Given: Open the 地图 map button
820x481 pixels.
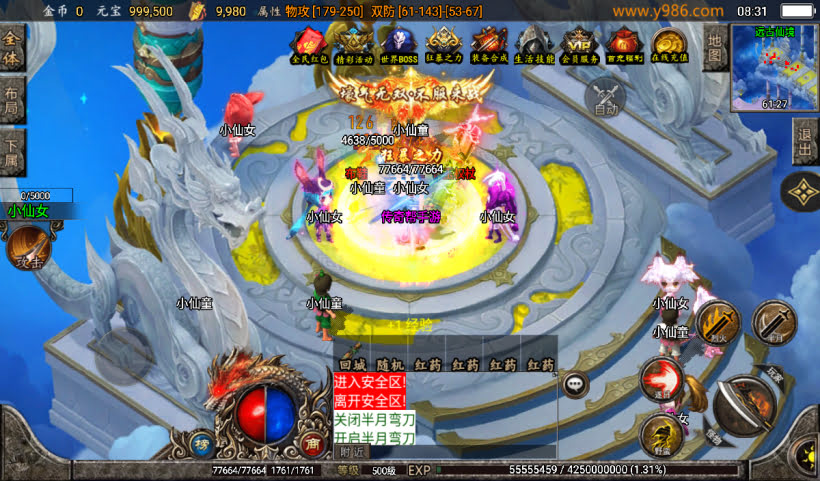Looking at the screenshot, I should coord(714,47).
